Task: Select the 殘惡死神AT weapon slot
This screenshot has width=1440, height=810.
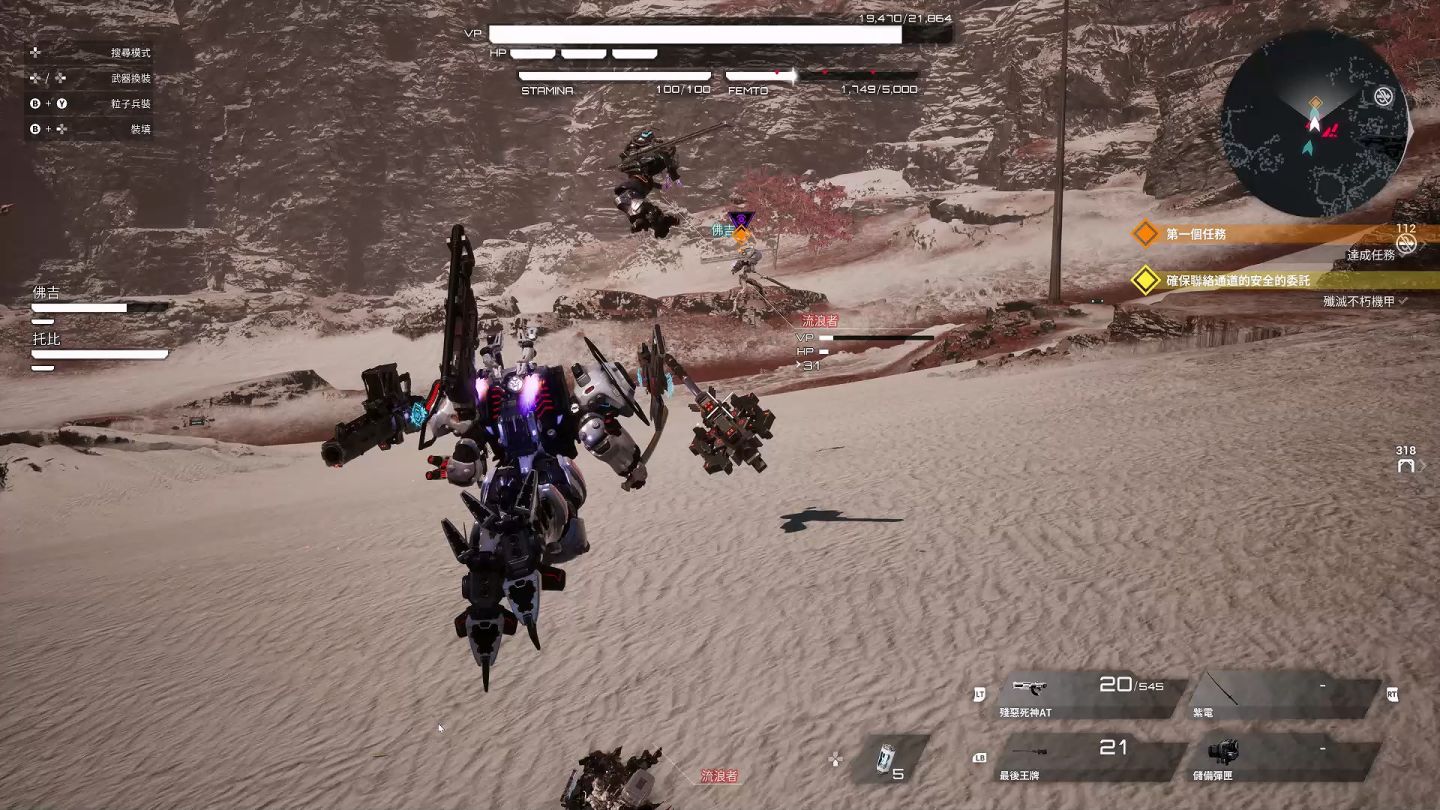Action: [1085, 695]
